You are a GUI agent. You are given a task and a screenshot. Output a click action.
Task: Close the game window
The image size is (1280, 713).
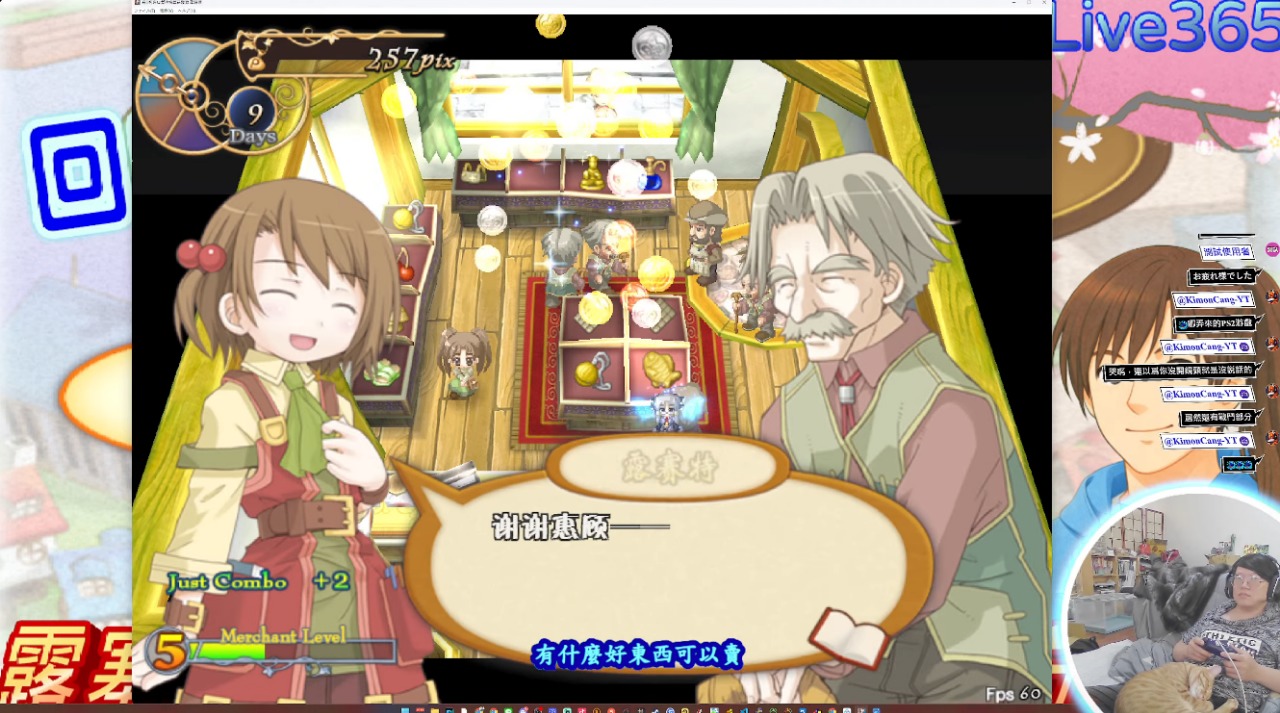pos(1043,4)
